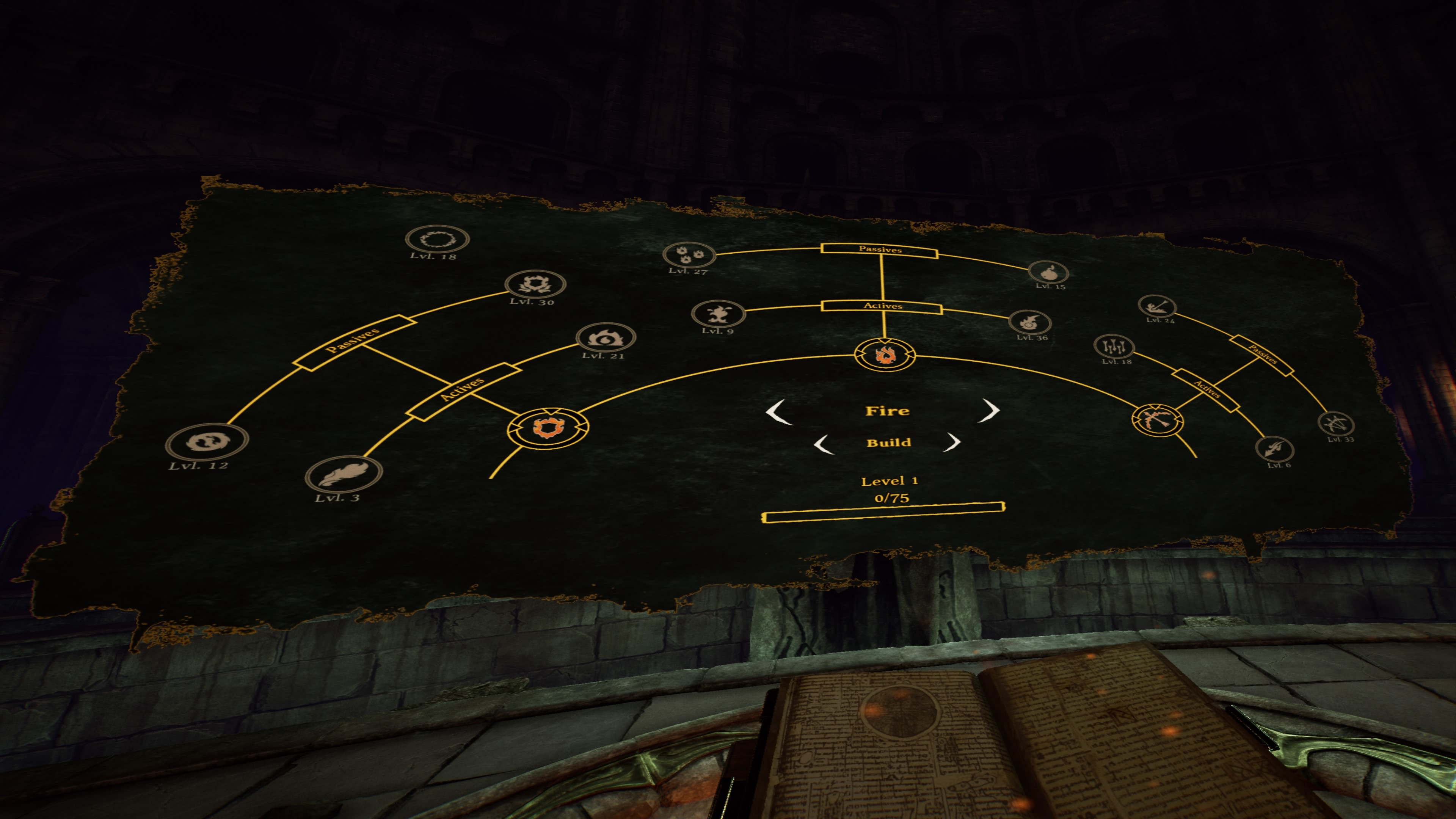Pick the fire ring Lvl. 18 node
Viewport: 1456px width, 819px height.
[x=437, y=239]
